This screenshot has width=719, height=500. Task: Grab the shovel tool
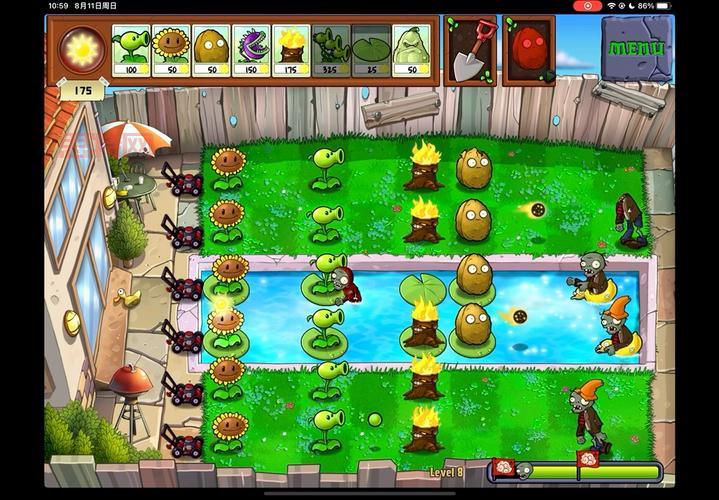[x=470, y=52]
